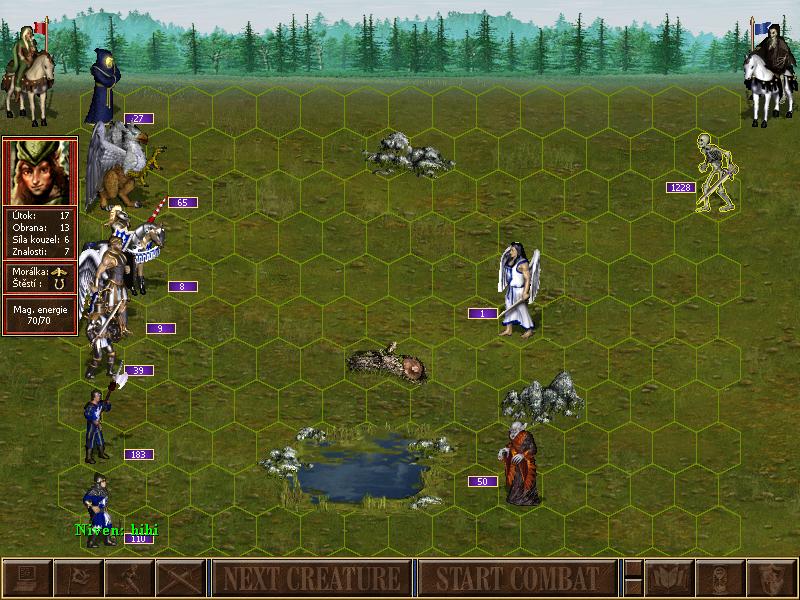This screenshot has height=600, width=800.
Task: Open the combat options menu
Action: [26, 578]
